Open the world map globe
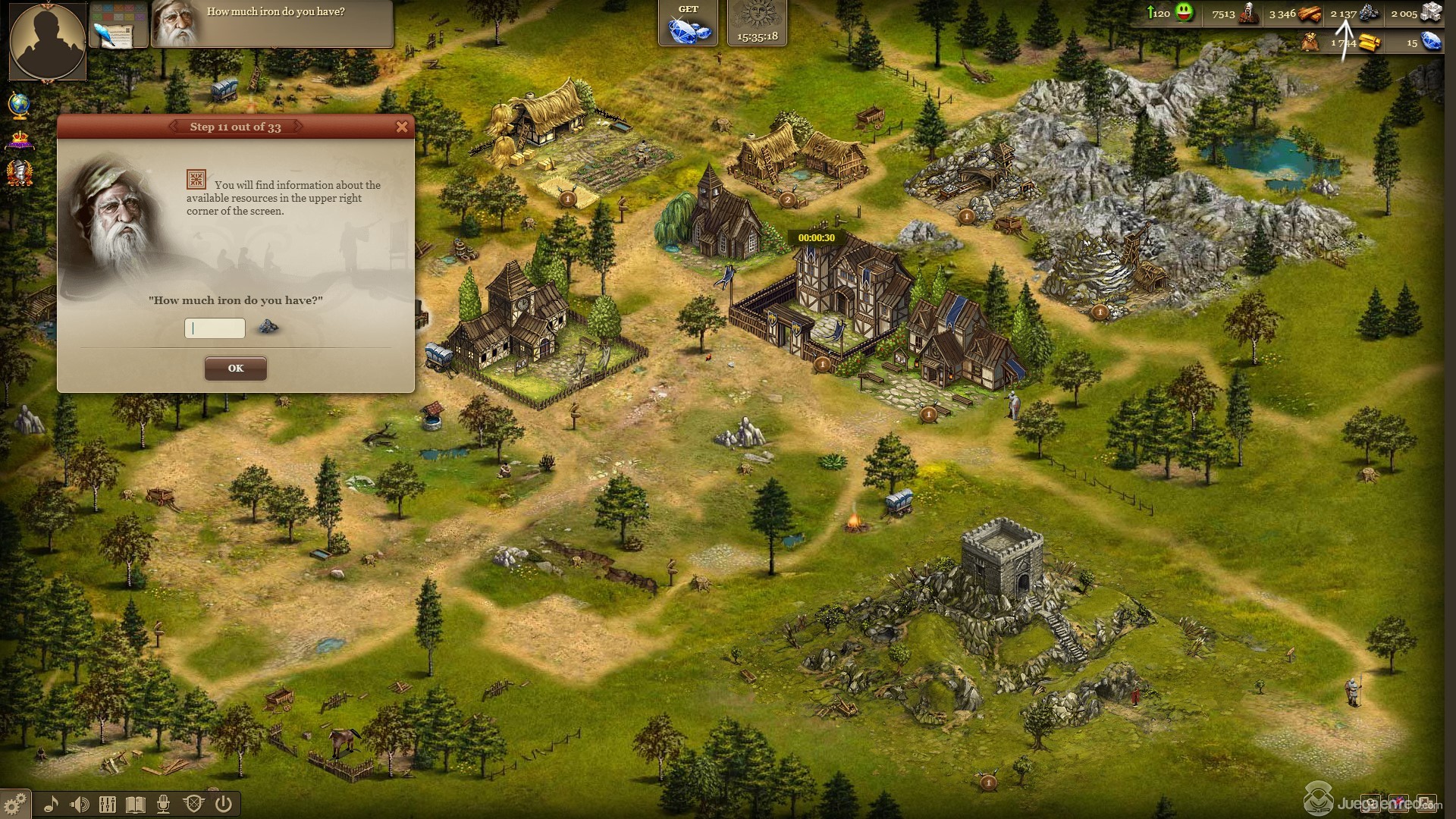The image size is (1456, 819). pyautogui.click(x=19, y=106)
